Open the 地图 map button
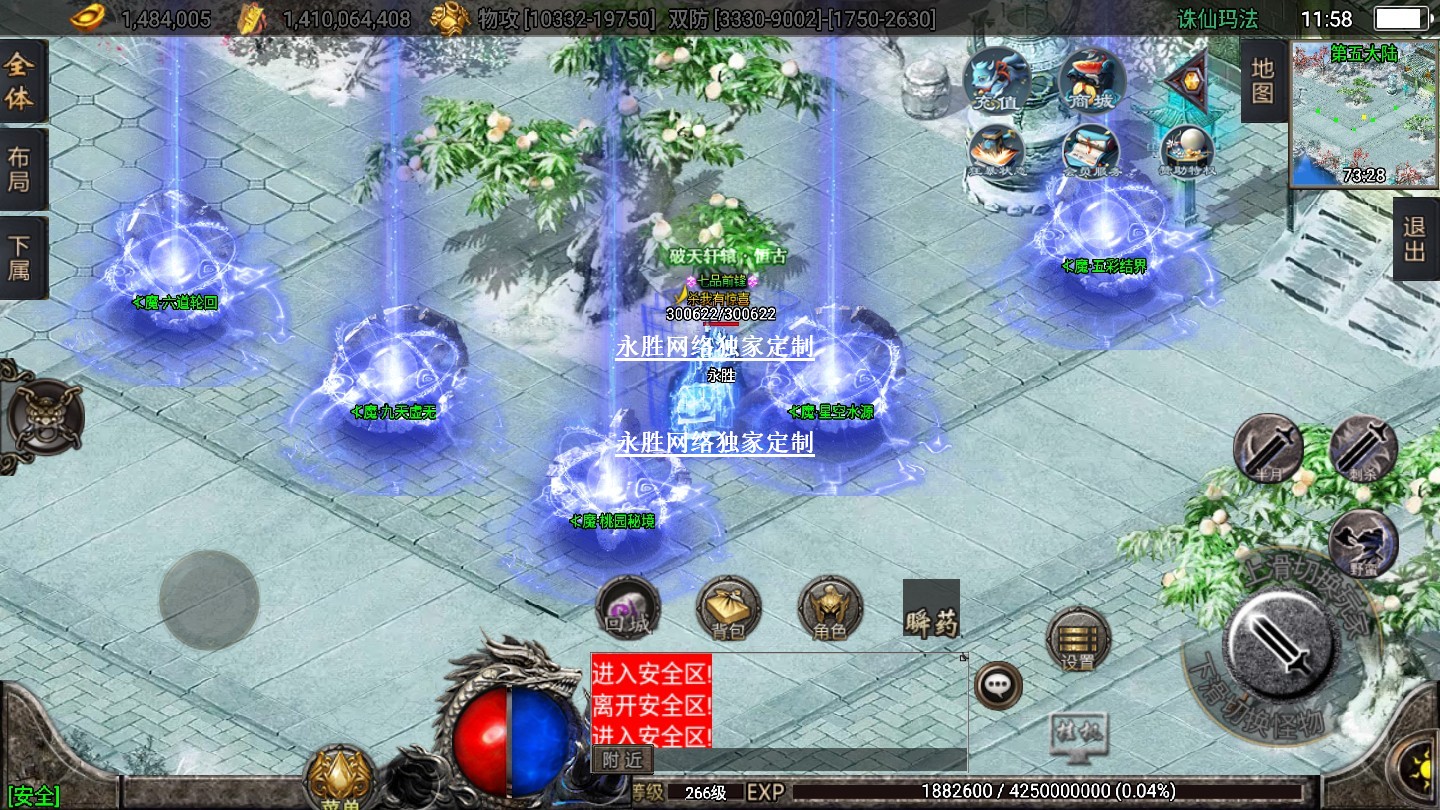 coord(1263,81)
